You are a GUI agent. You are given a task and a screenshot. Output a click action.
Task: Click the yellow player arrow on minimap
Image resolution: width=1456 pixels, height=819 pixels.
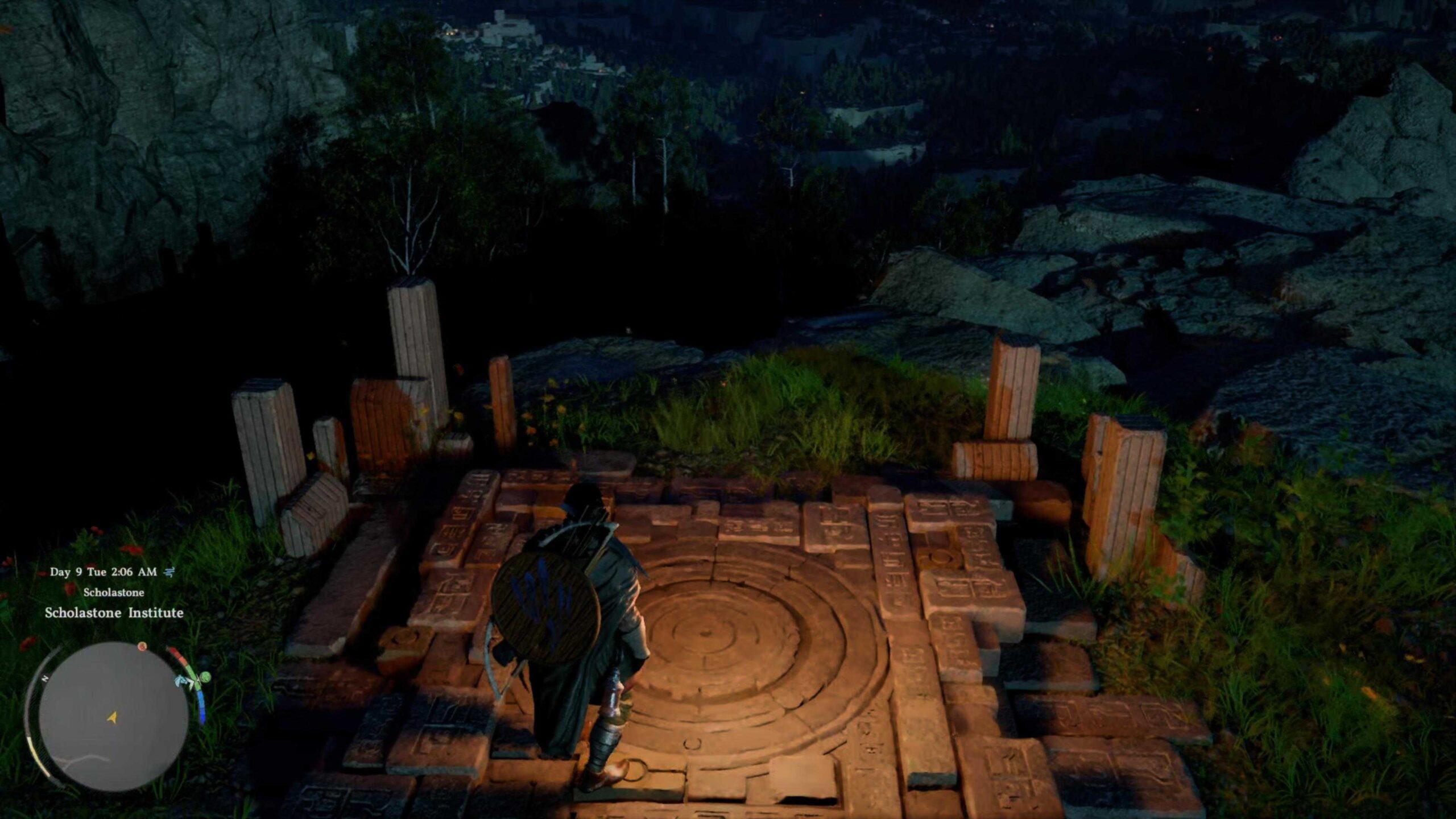tap(113, 718)
